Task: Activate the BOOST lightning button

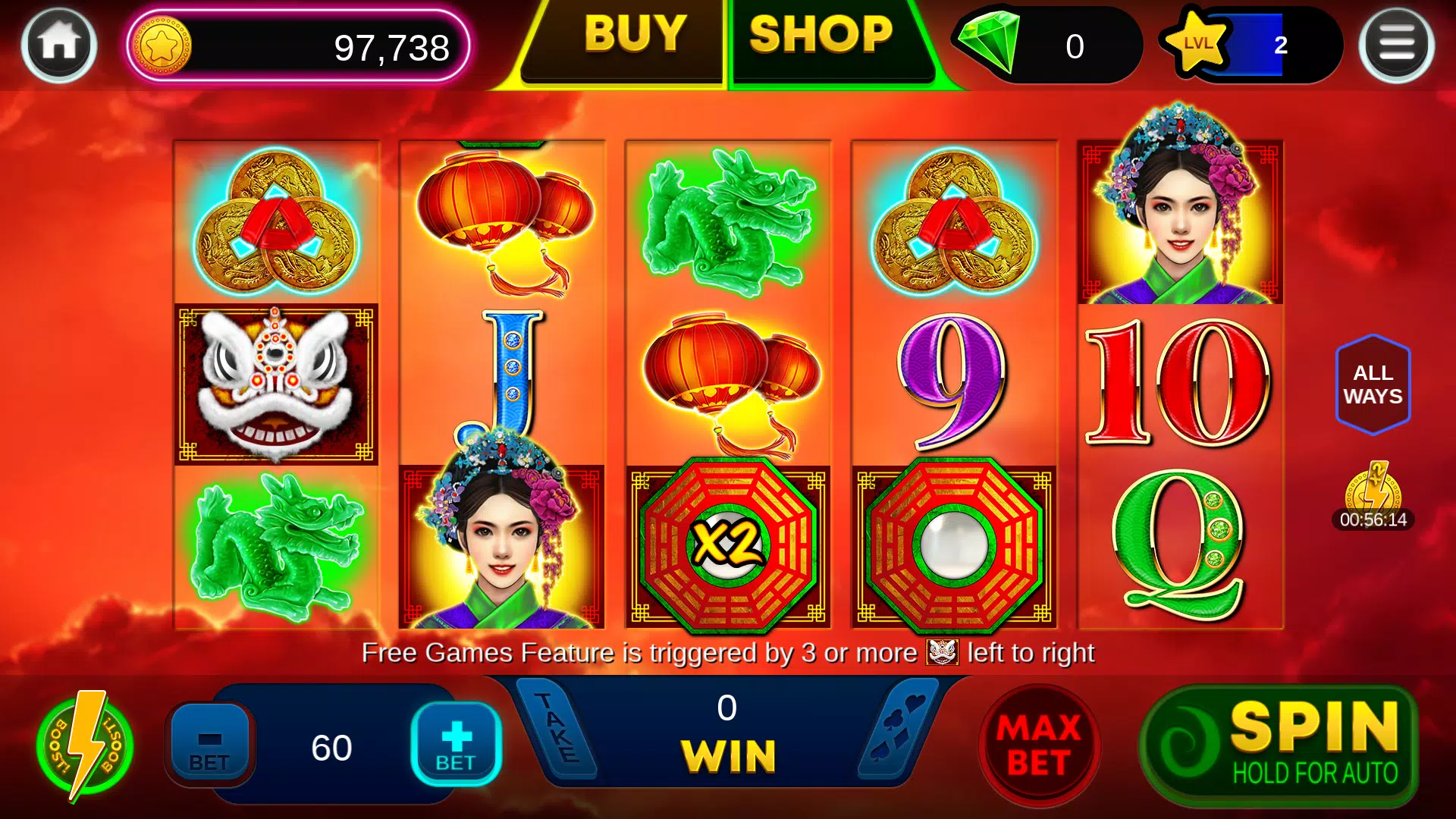Action: point(86,747)
